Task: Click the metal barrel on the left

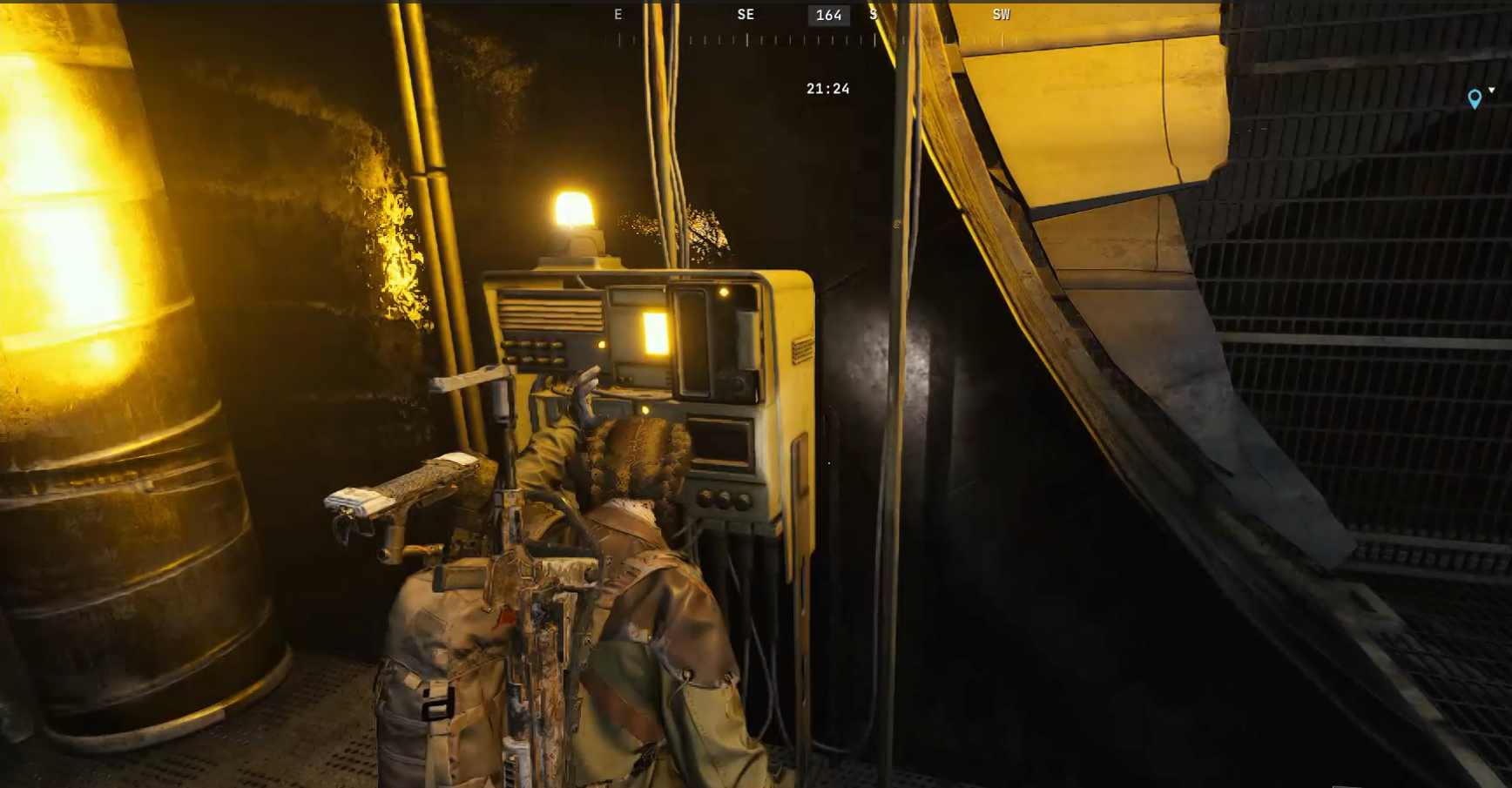Action: point(113,392)
